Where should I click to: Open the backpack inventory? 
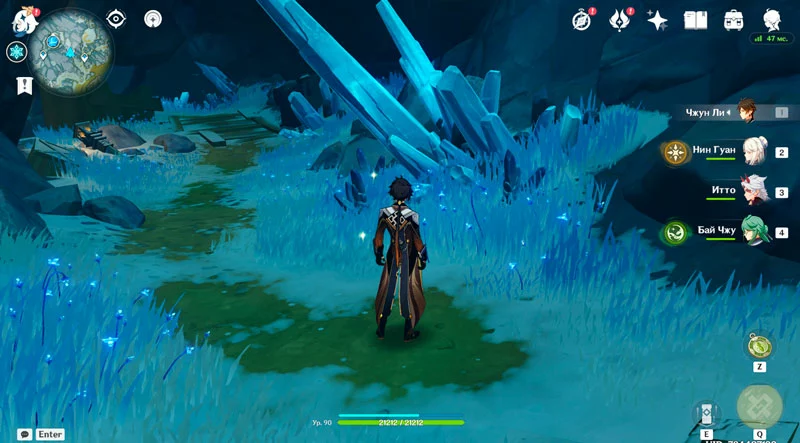pyautogui.click(x=733, y=19)
